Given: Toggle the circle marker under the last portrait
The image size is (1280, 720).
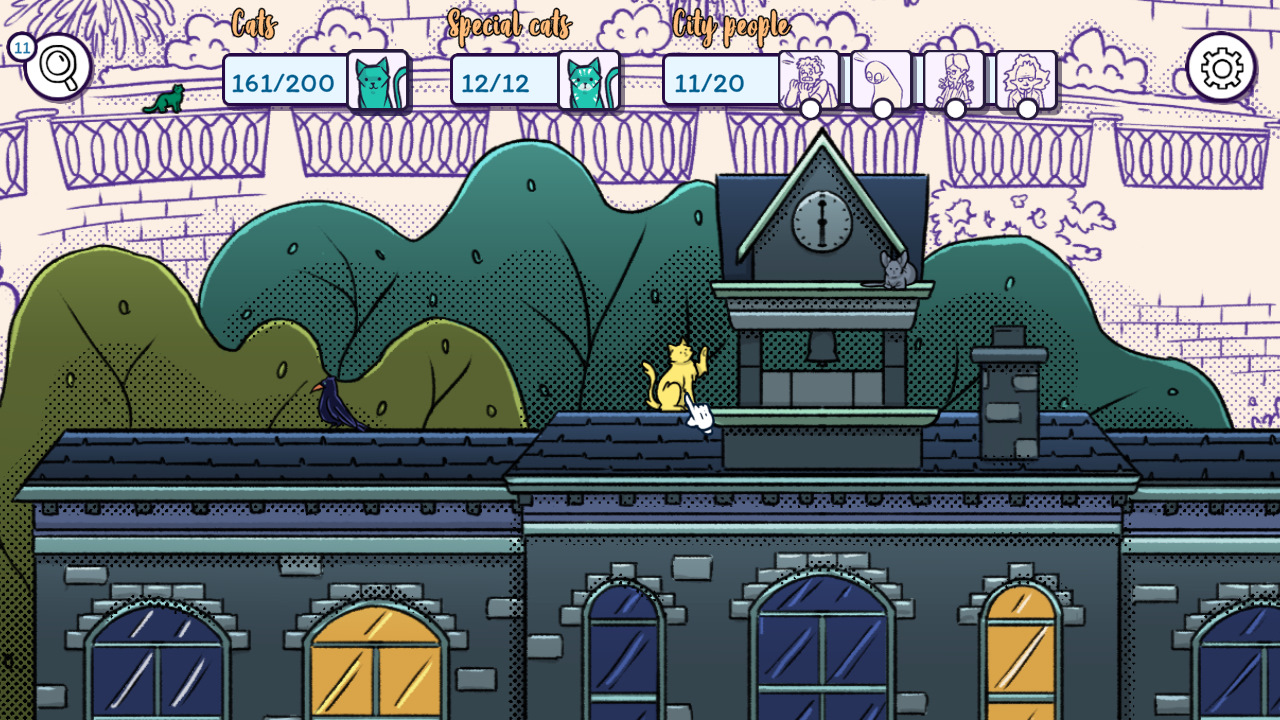Looking at the screenshot, I should tap(1029, 109).
